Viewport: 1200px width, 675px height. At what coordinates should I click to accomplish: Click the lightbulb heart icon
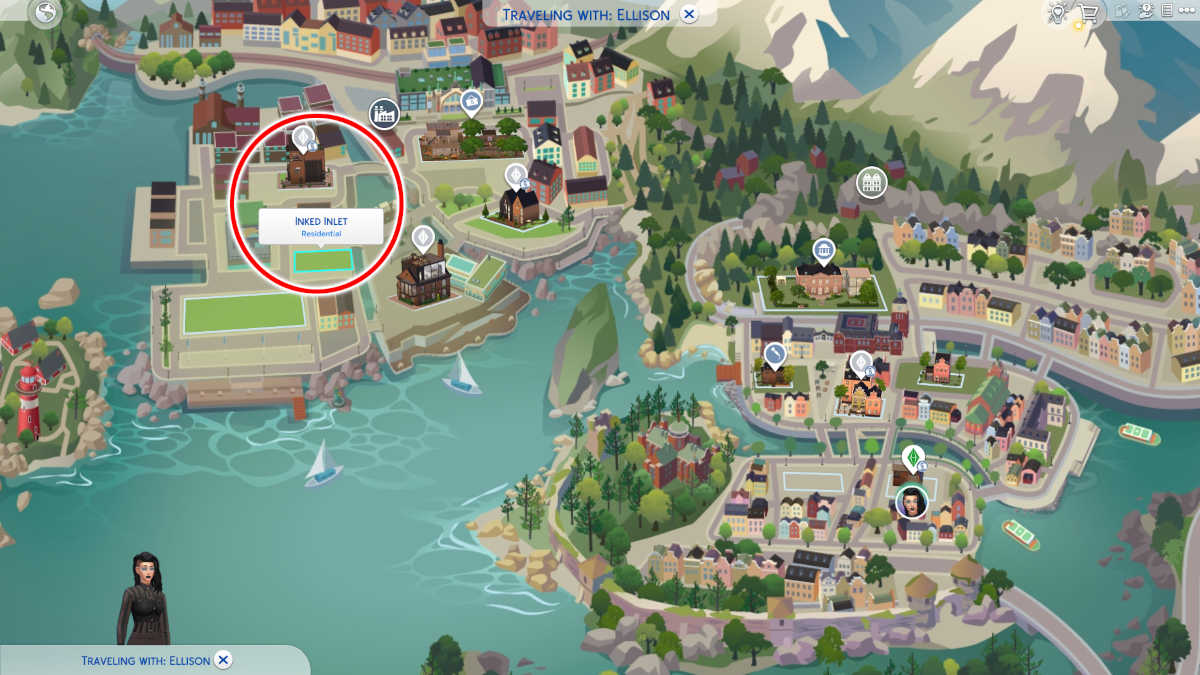[x=1057, y=13]
